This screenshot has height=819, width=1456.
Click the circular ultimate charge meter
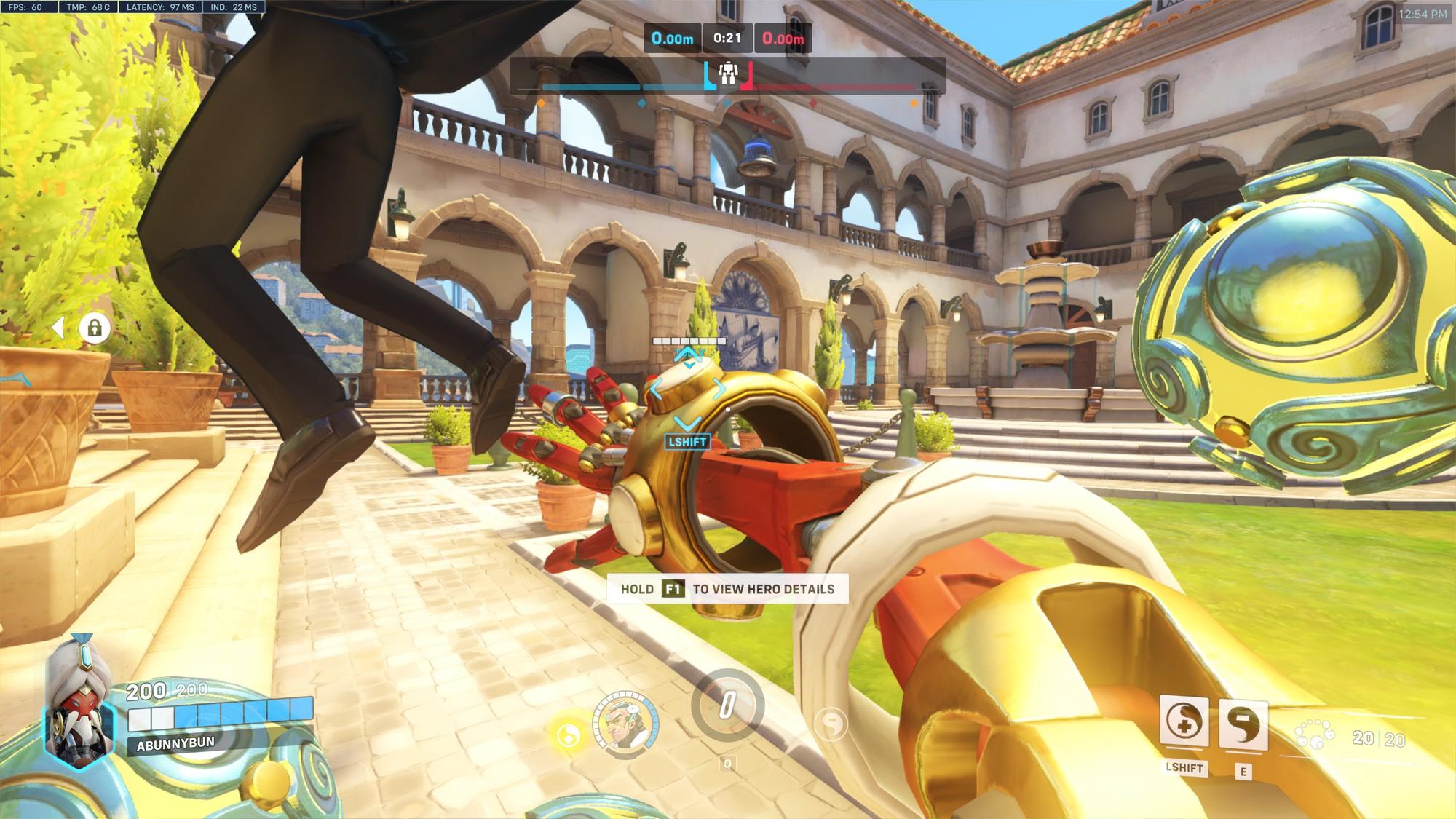tap(727, 705)
